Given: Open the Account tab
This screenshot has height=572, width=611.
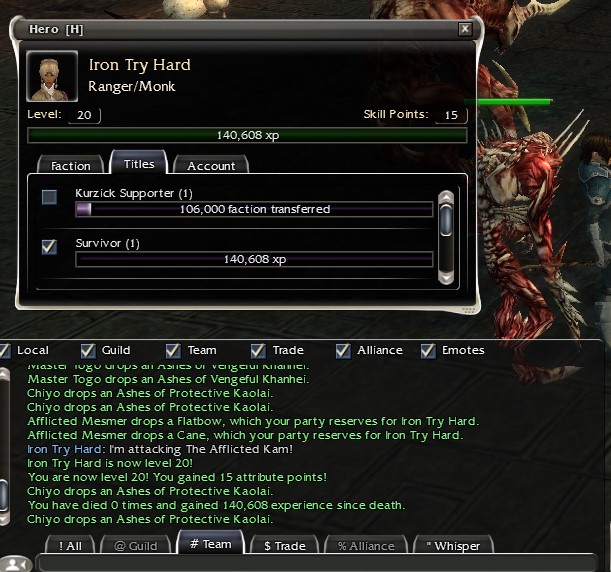Looking at the screenshot, I should click(x=211, y=165).
